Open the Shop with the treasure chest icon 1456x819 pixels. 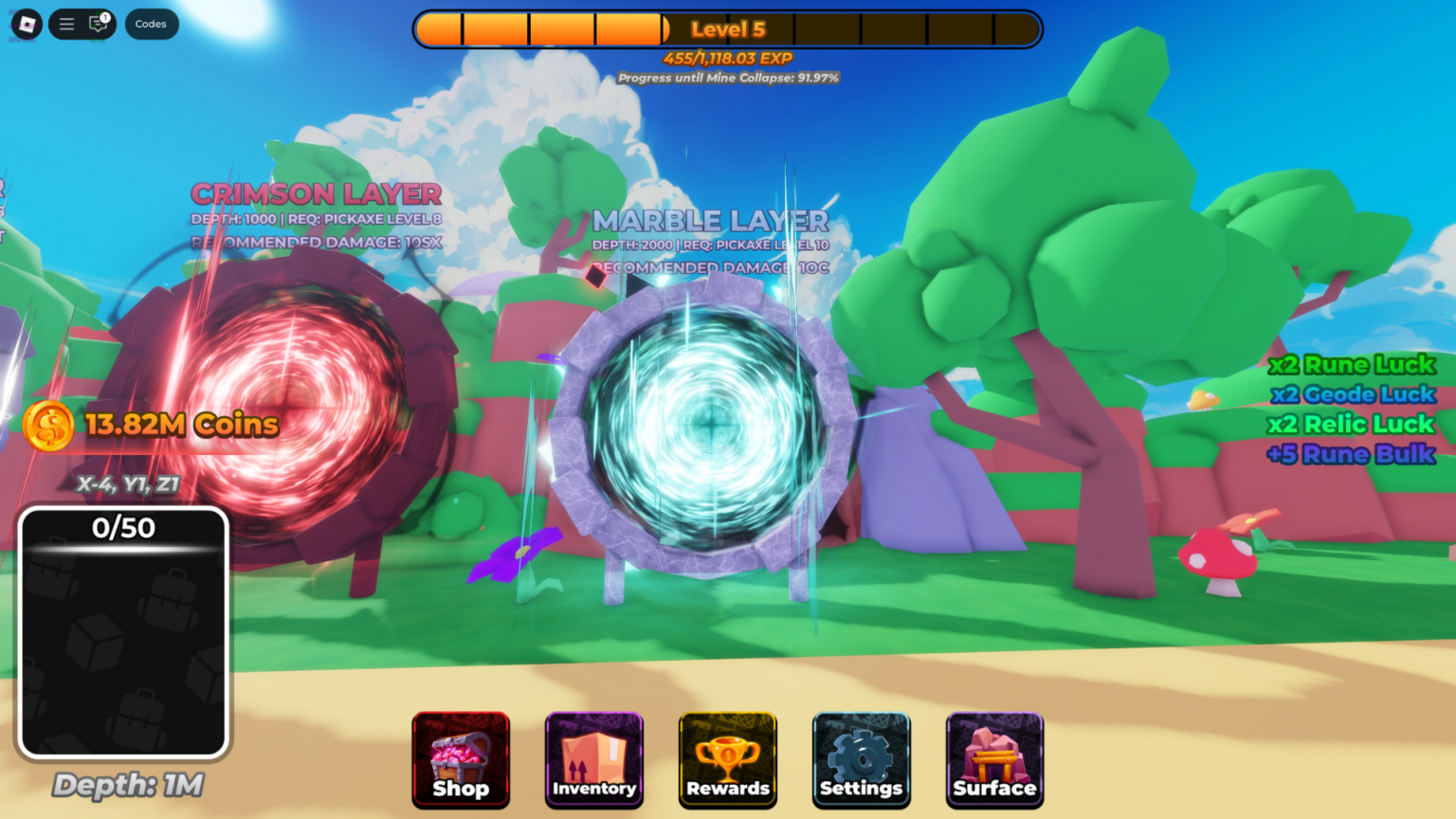click(461, 760)
